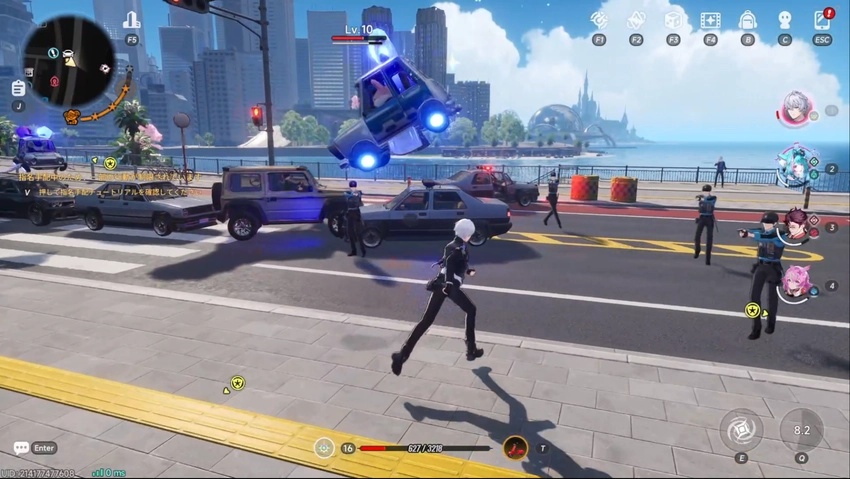850x479 pixels.
Task: Switch to the pink-haired party member
Action: tap(796, 283)
